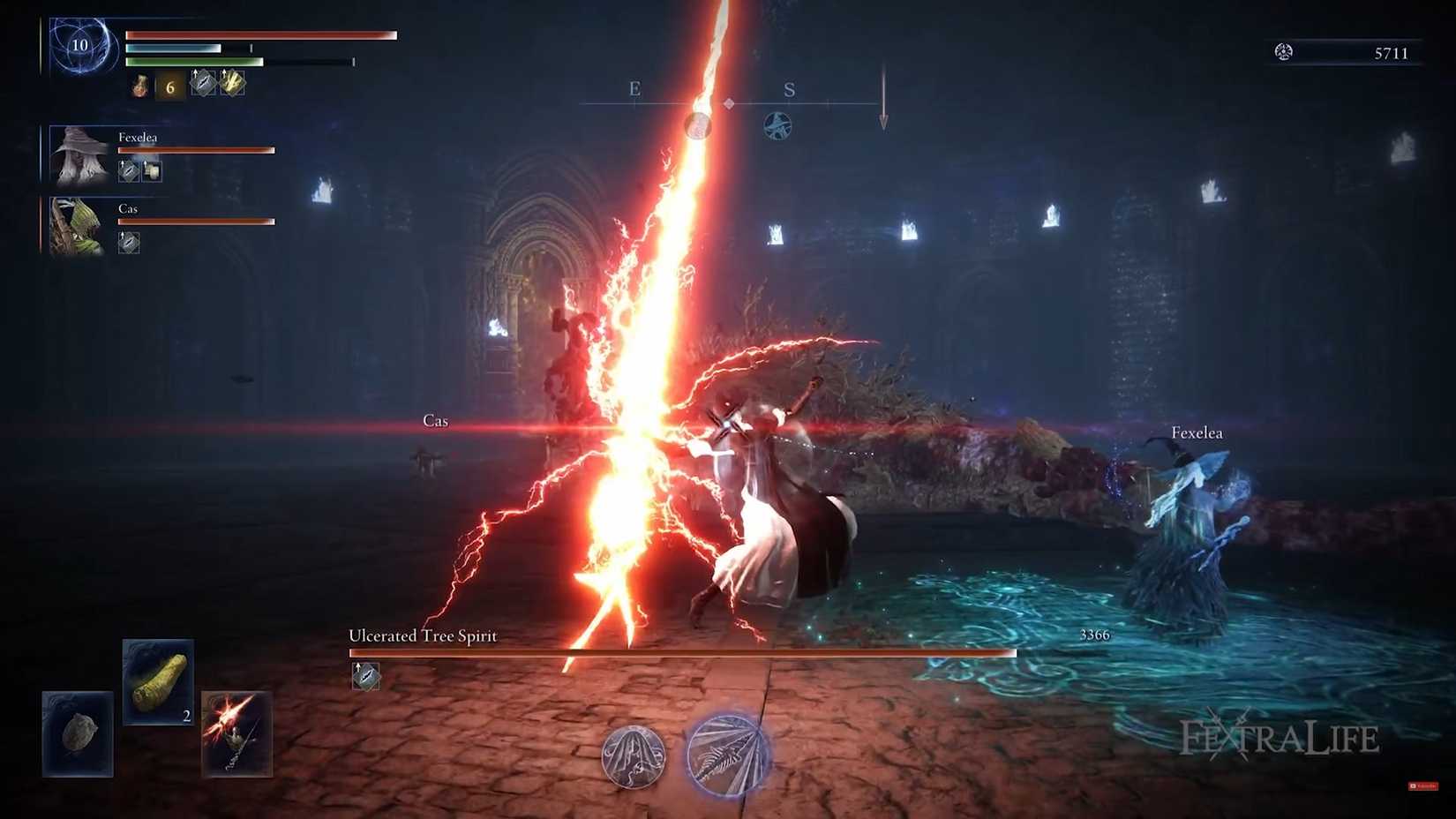Click the status icon under the boss bar
This screenshot has height=819, width=1456.
[365, 676]
